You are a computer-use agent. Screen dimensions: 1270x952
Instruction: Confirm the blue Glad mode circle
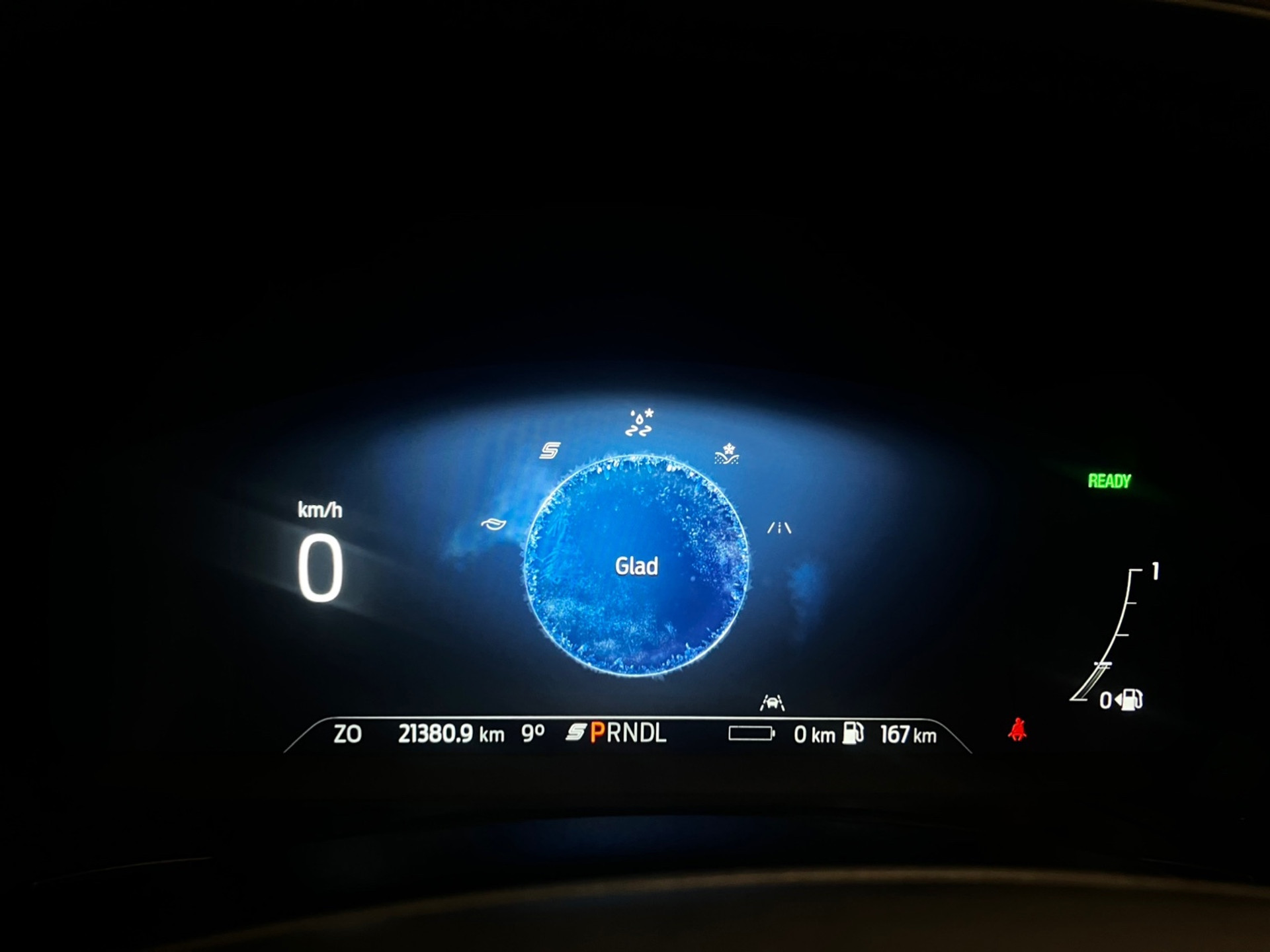pyautogui.click(x=636, y=566)
